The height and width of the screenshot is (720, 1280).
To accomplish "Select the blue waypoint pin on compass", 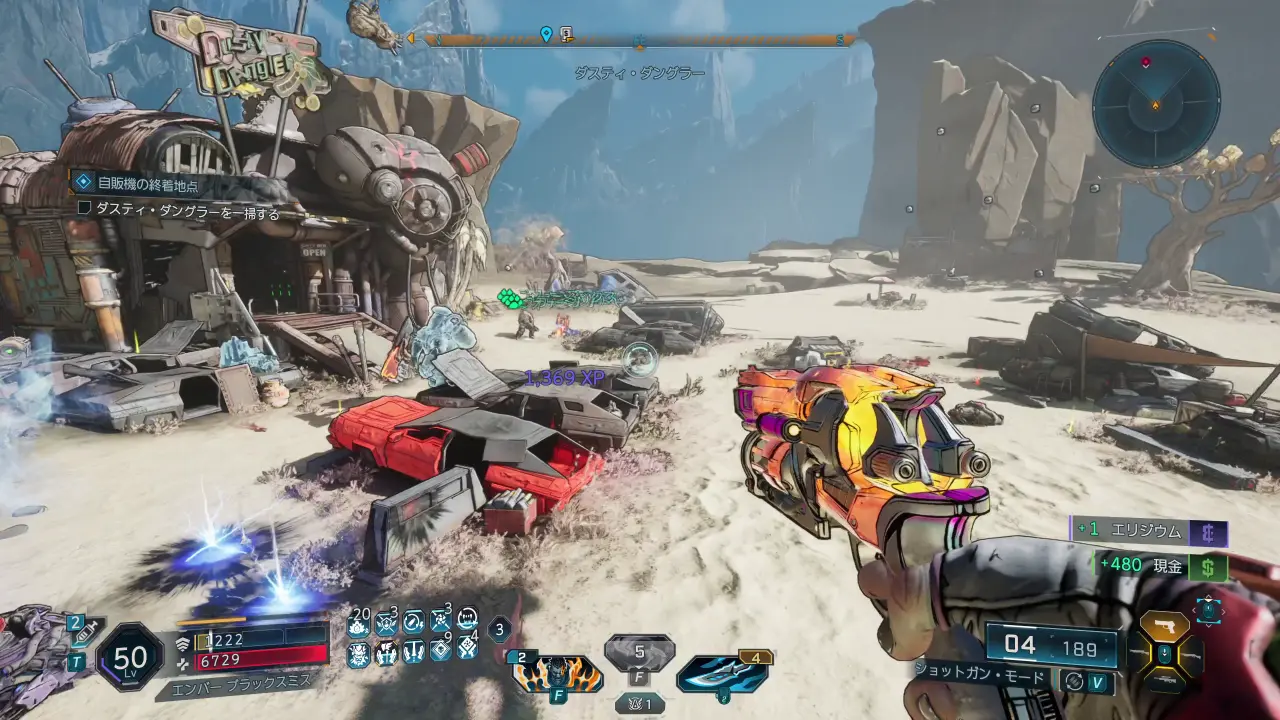I will 546,35.
